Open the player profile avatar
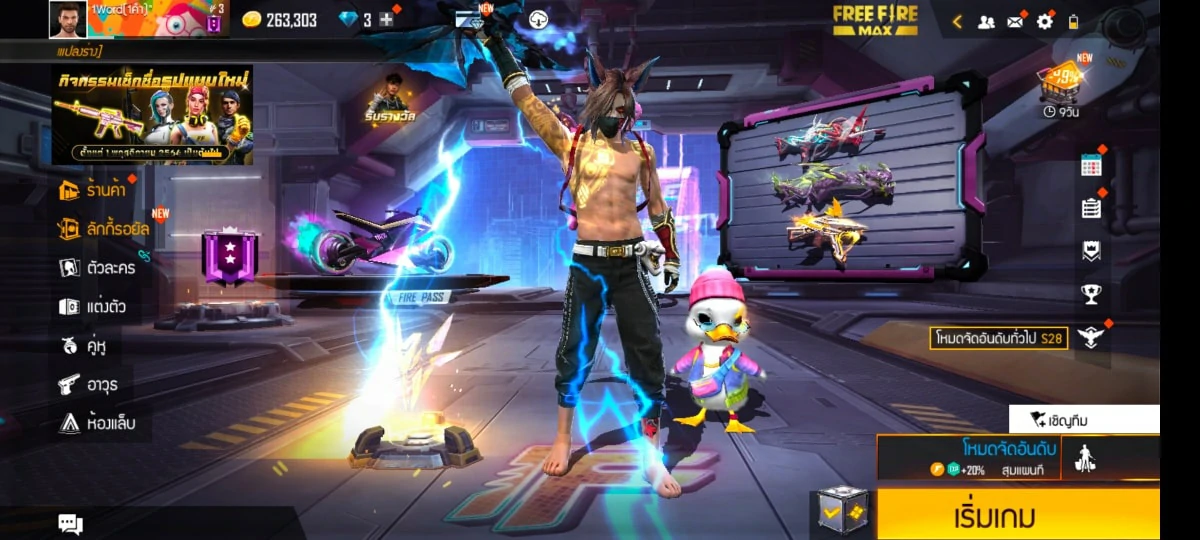The height and width of the screenshot is (540, 1200). click(x=68, y=19)
